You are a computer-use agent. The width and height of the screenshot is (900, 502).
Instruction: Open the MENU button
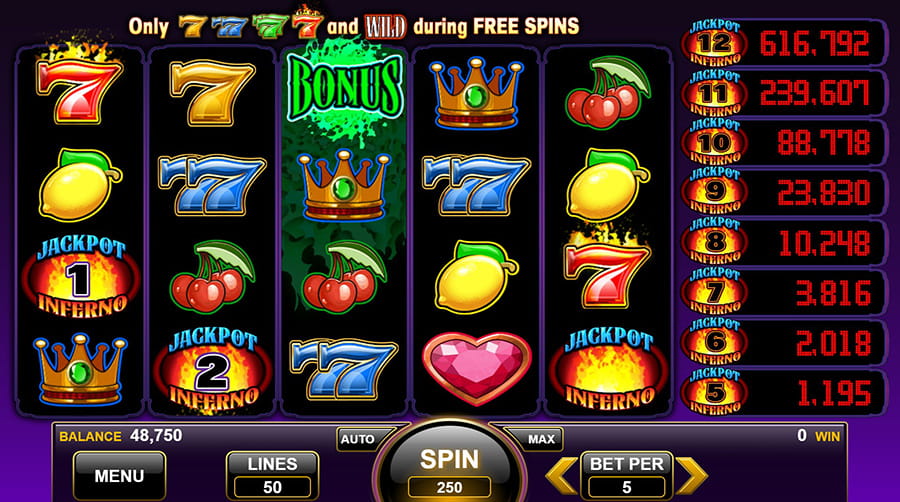(119, 475)
